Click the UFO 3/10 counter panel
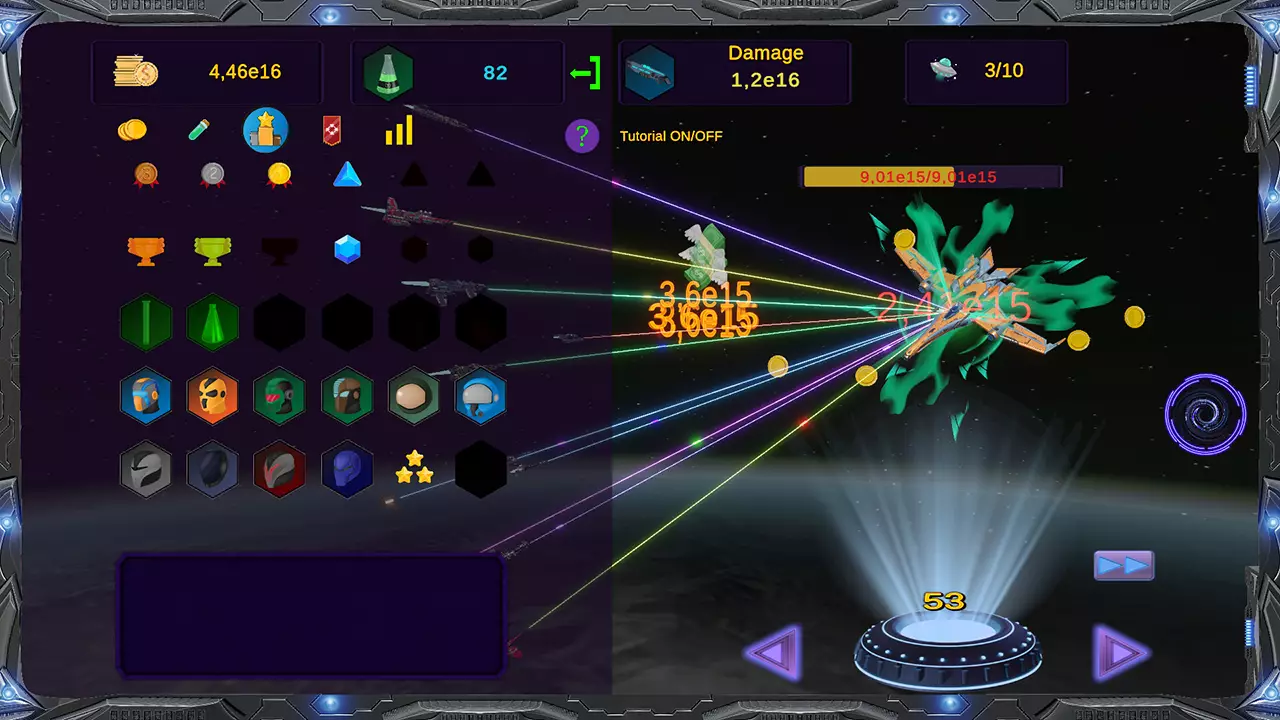 click(986, 71)
